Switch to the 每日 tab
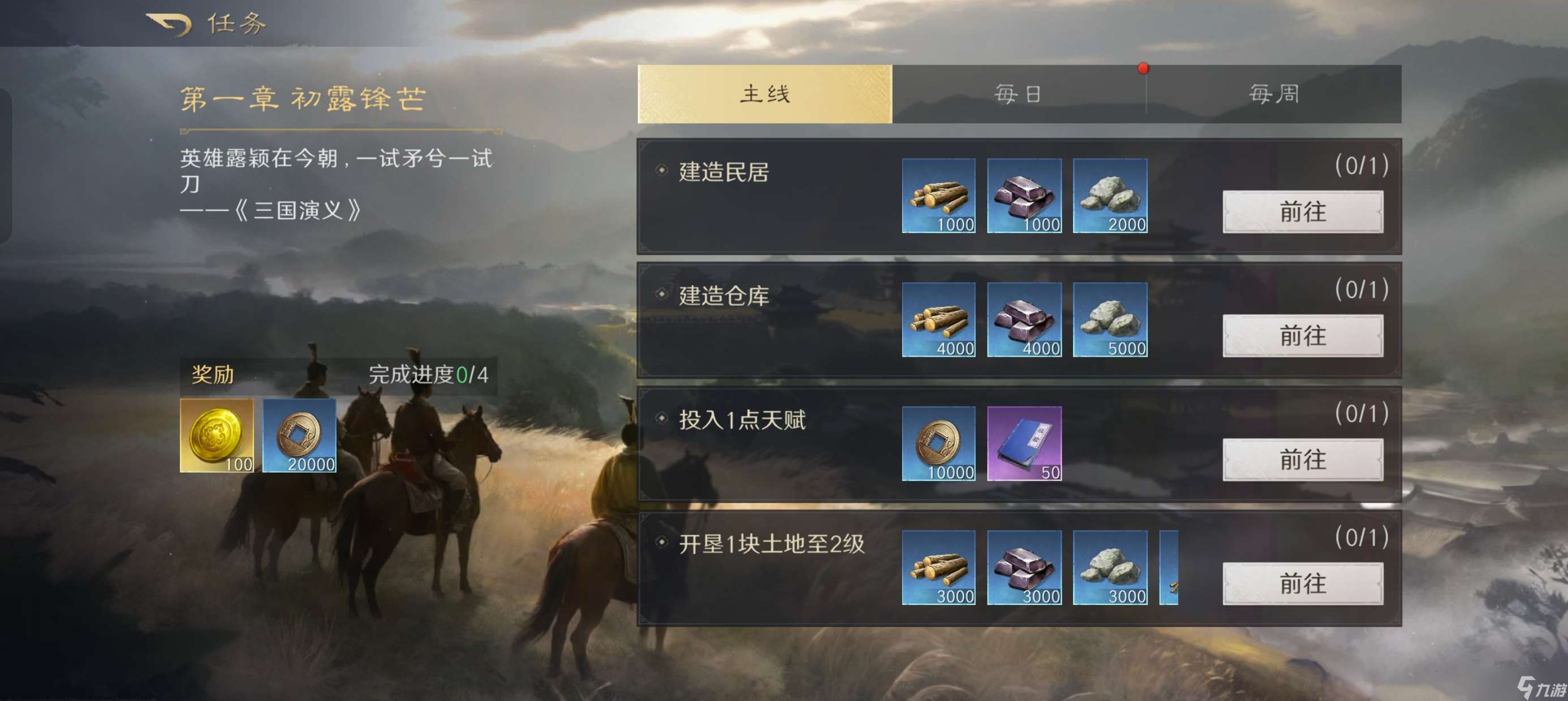The height and width of the screenshot is (701, 1568). [1017, 94]
